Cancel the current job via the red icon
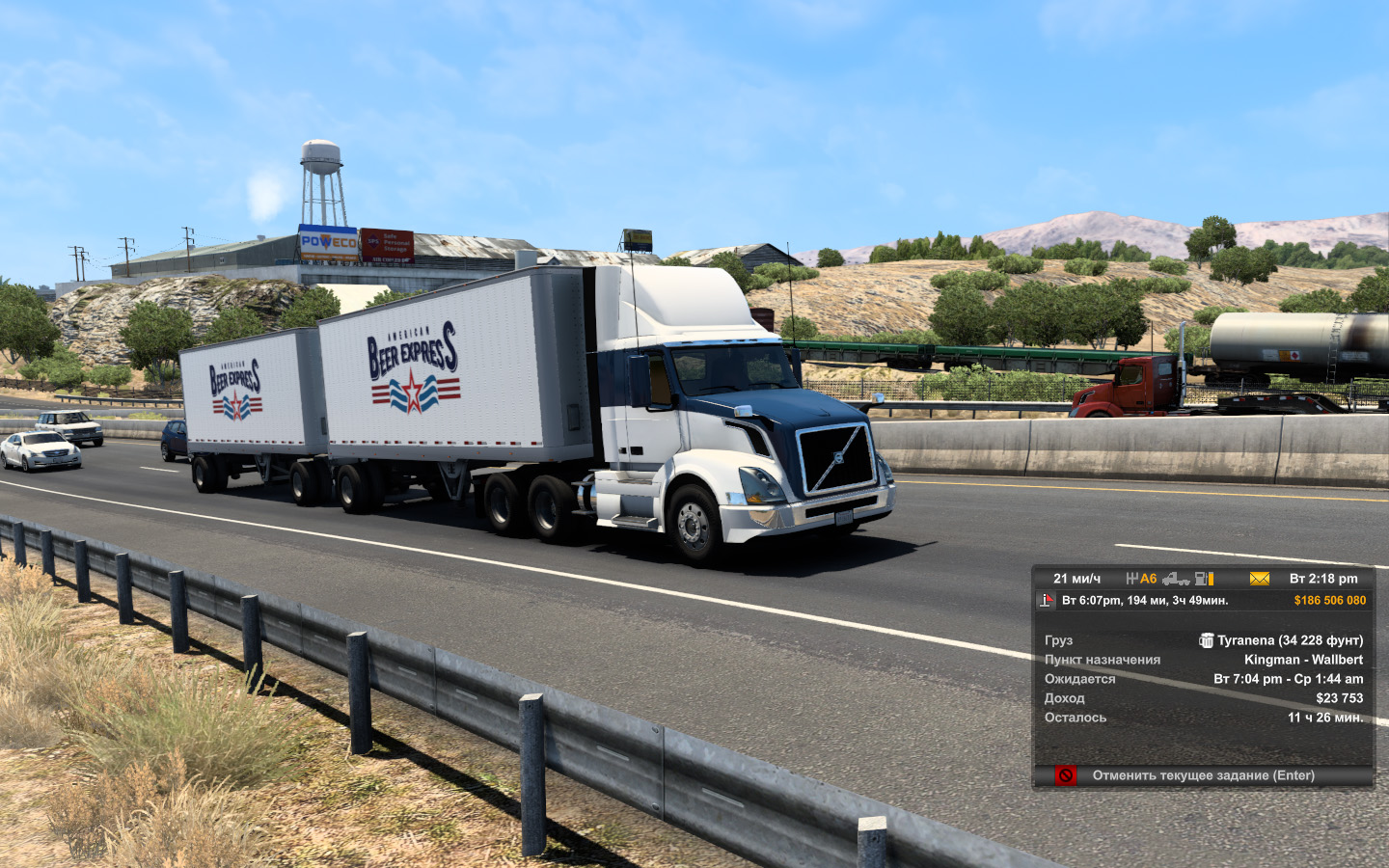Image resolution: width=1389 pixels, height=868 pixels. [x=1065, y=775]
